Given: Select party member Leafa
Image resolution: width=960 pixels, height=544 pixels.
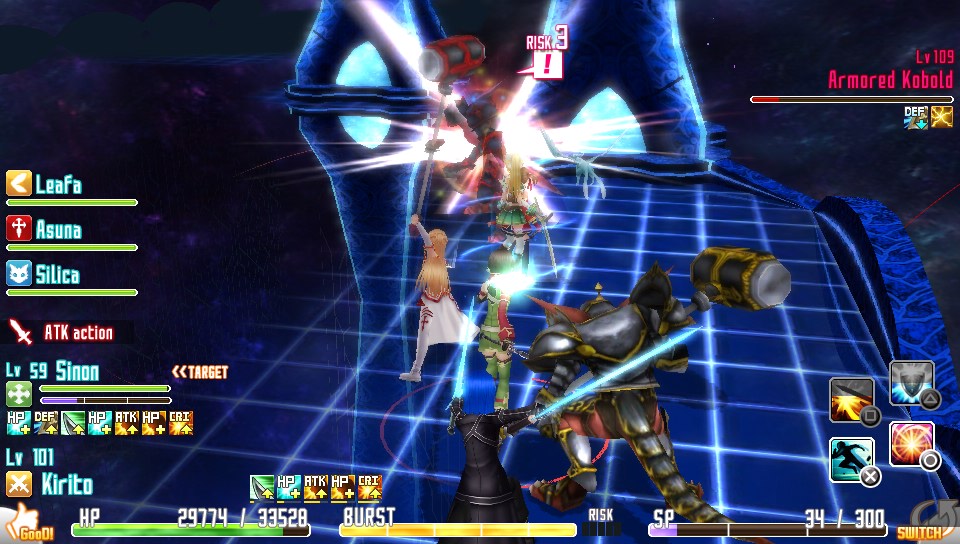Looking at the screenshot, I should coord(58,185).
